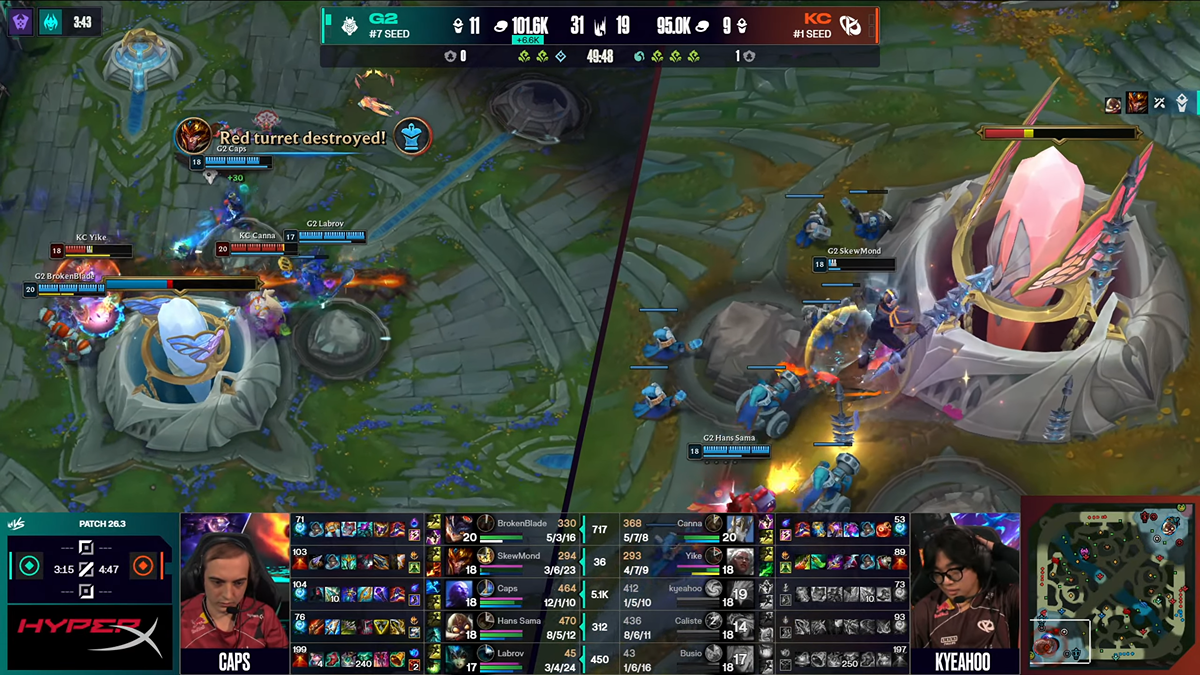
Task: Click the purple buff icon beside the 3:43 timer
Action: pyautogui.click(x=22, y=21)
